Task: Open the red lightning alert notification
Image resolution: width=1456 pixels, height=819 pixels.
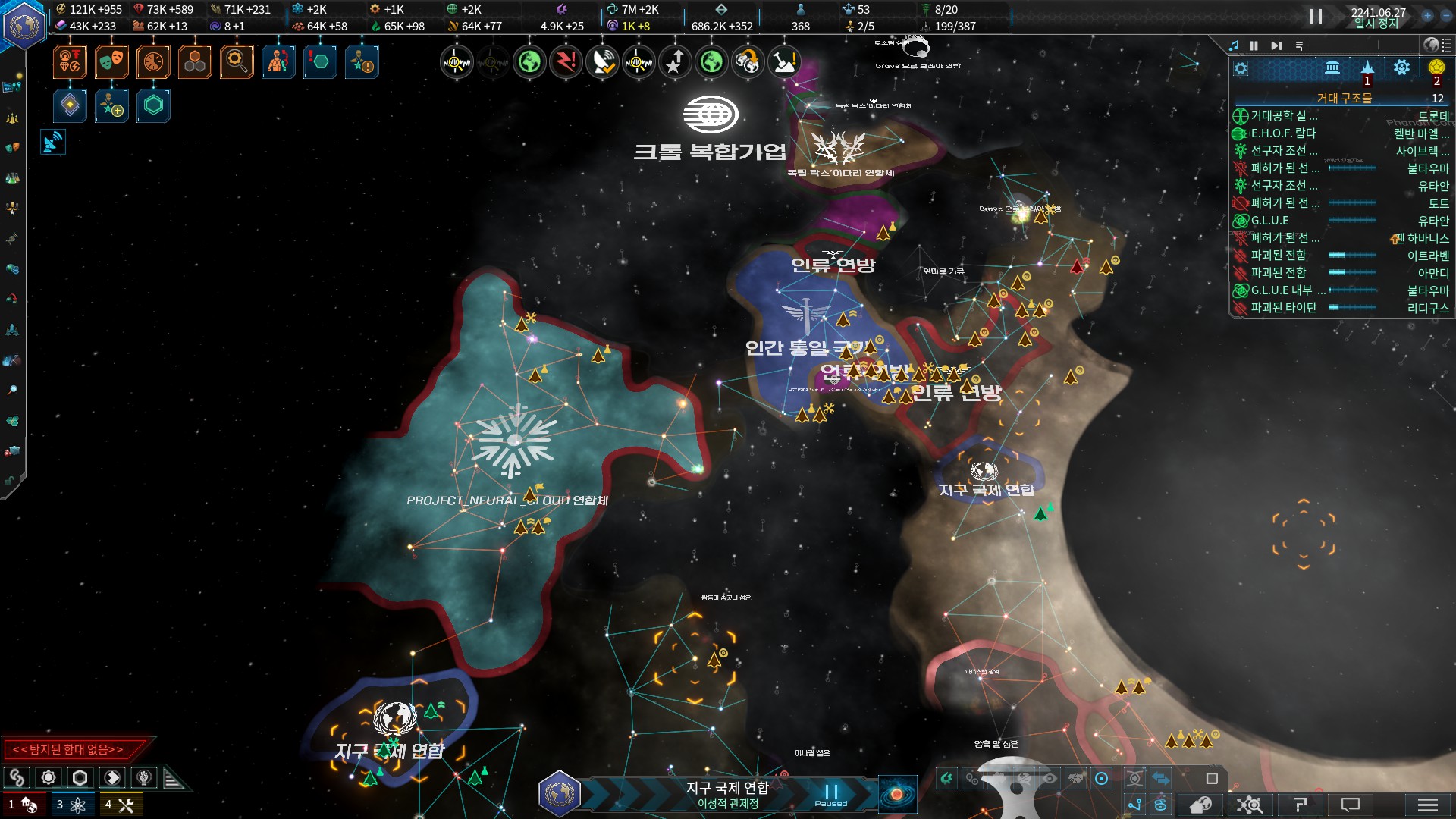Action: pyautogui.click(x=566, y=62)
